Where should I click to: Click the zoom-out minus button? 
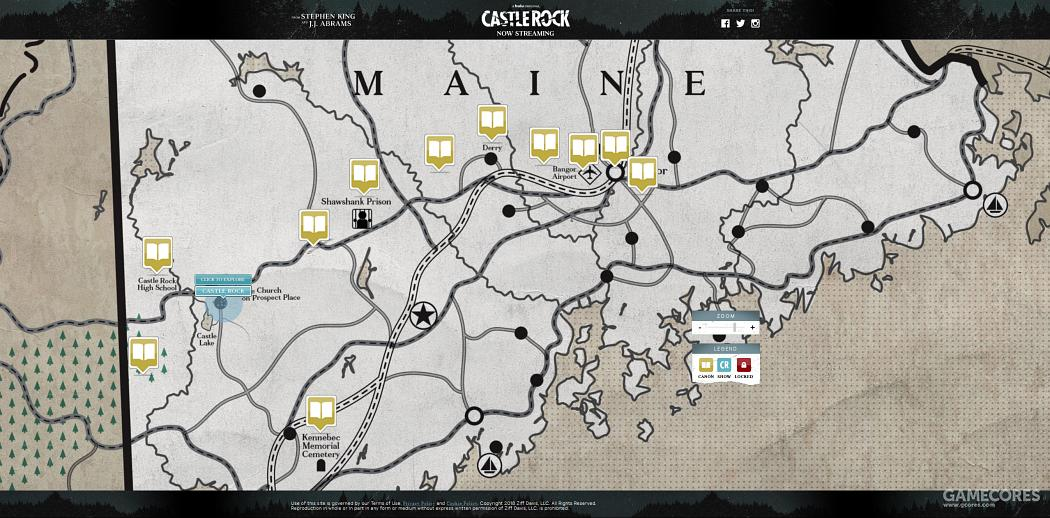[699, 328]
